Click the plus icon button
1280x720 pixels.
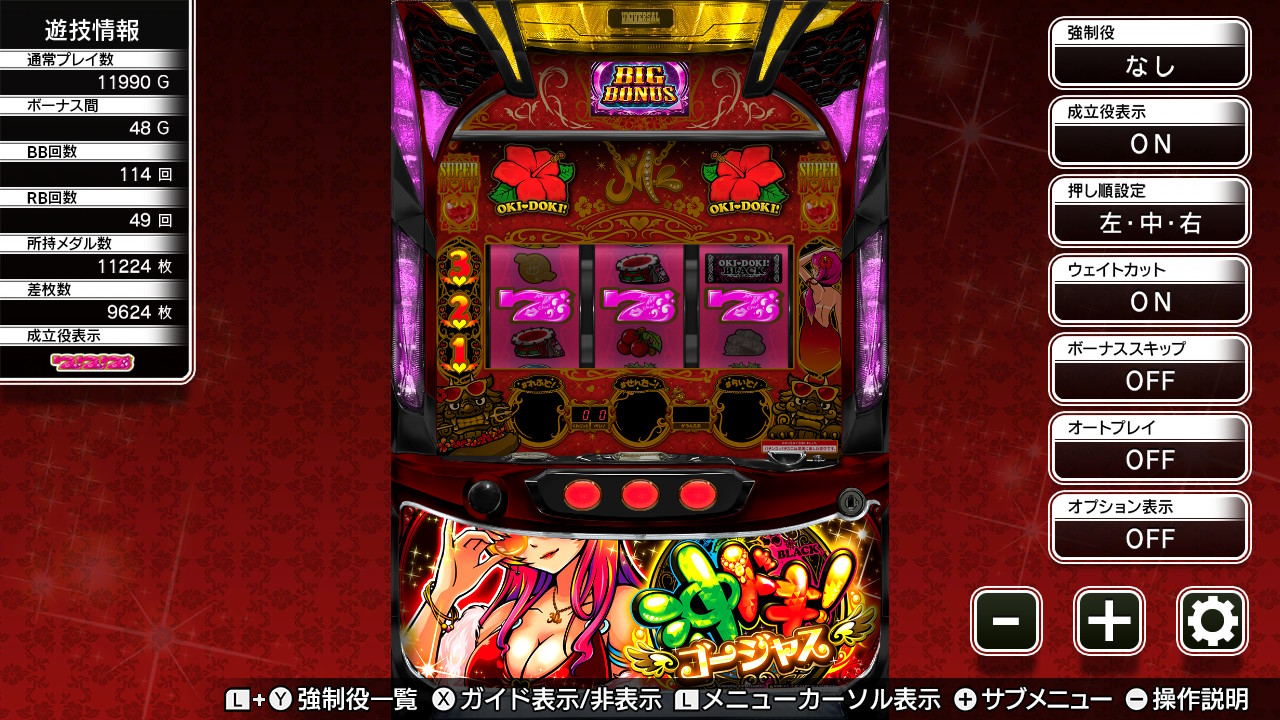1109,620
